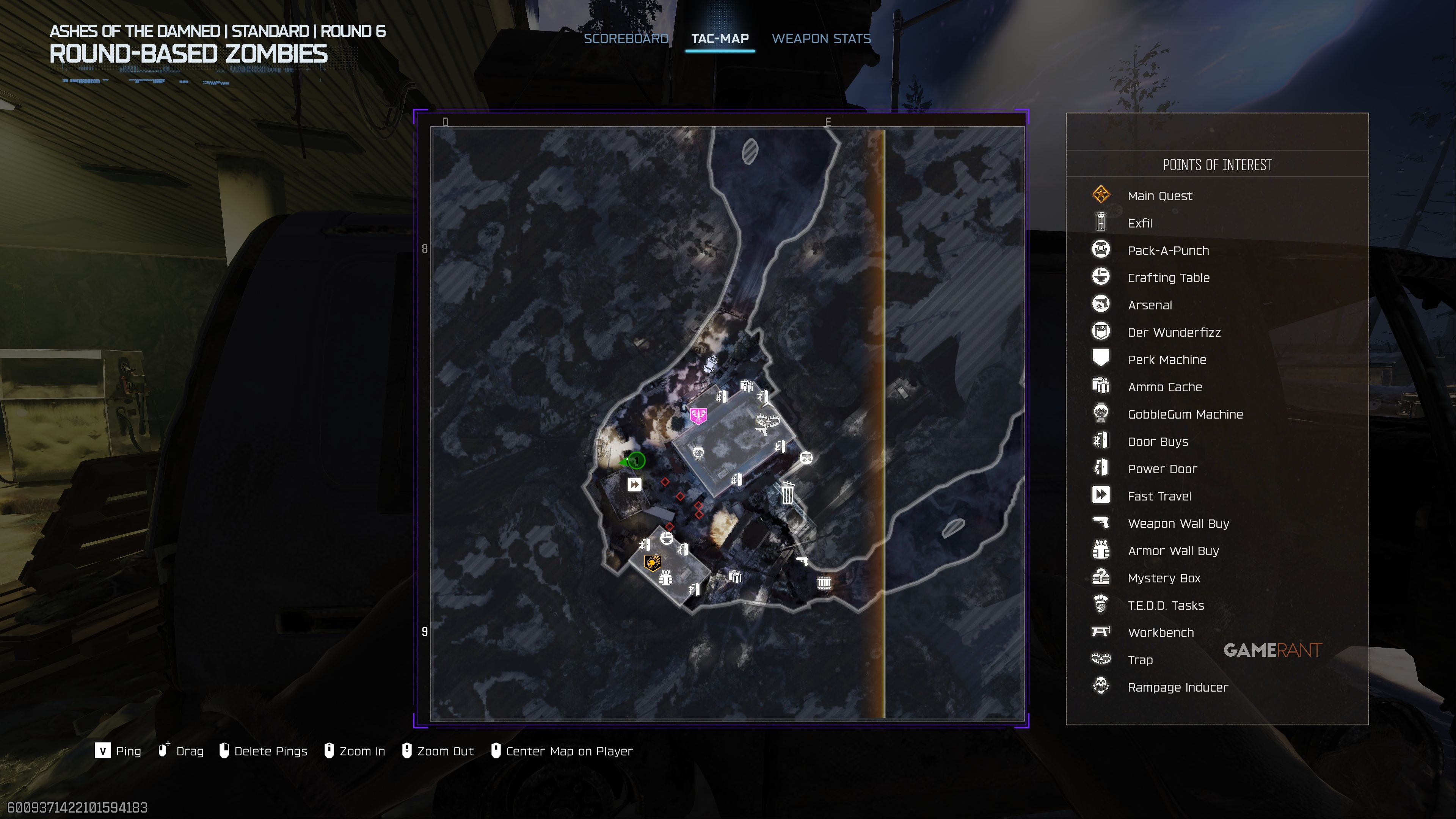Select the Arsenal marker on the map
Image resolution: width=1456 pixels, height=819 pixels.
click(806, 458)
